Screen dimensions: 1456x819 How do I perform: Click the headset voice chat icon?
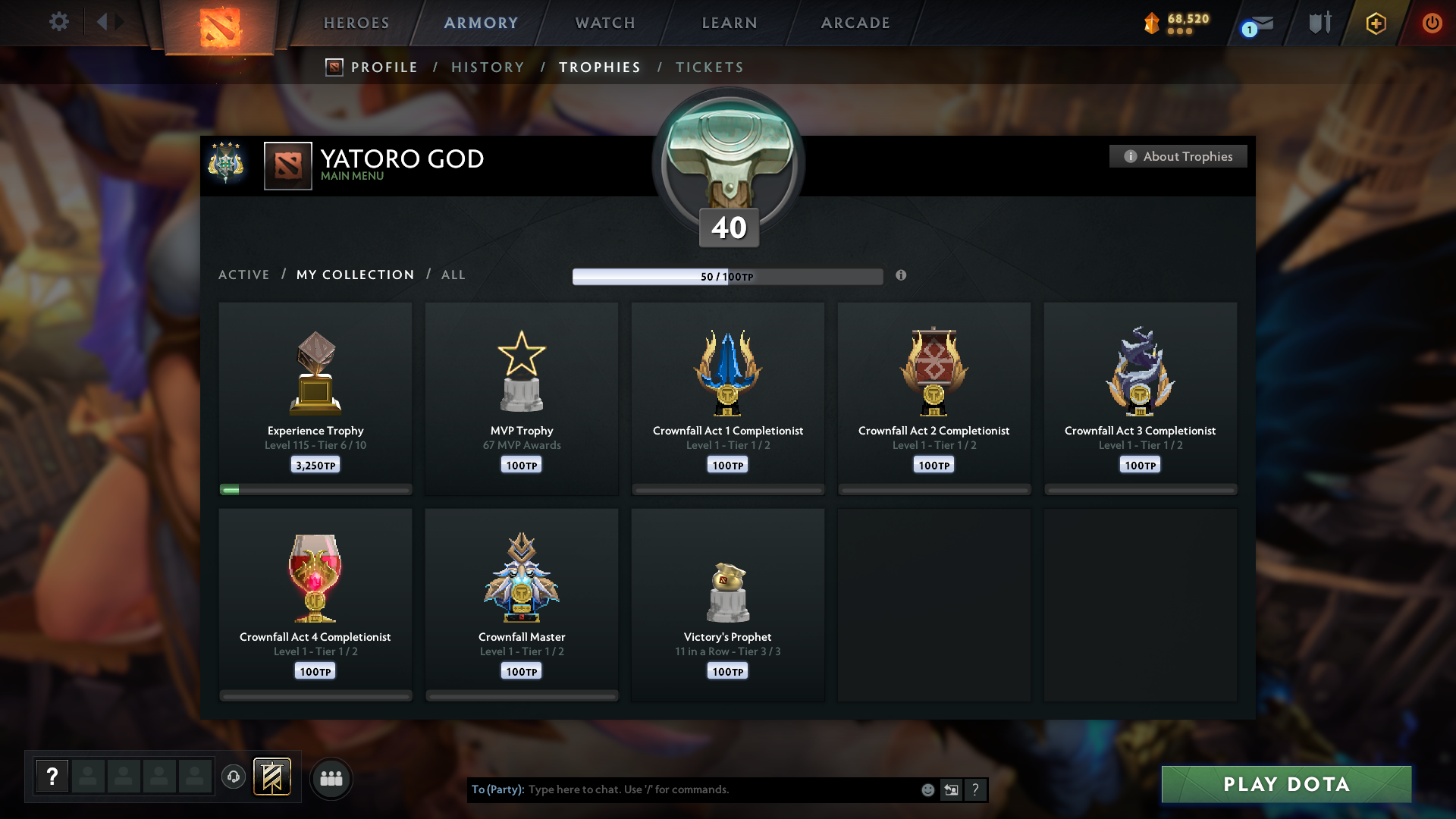(233, 777)
